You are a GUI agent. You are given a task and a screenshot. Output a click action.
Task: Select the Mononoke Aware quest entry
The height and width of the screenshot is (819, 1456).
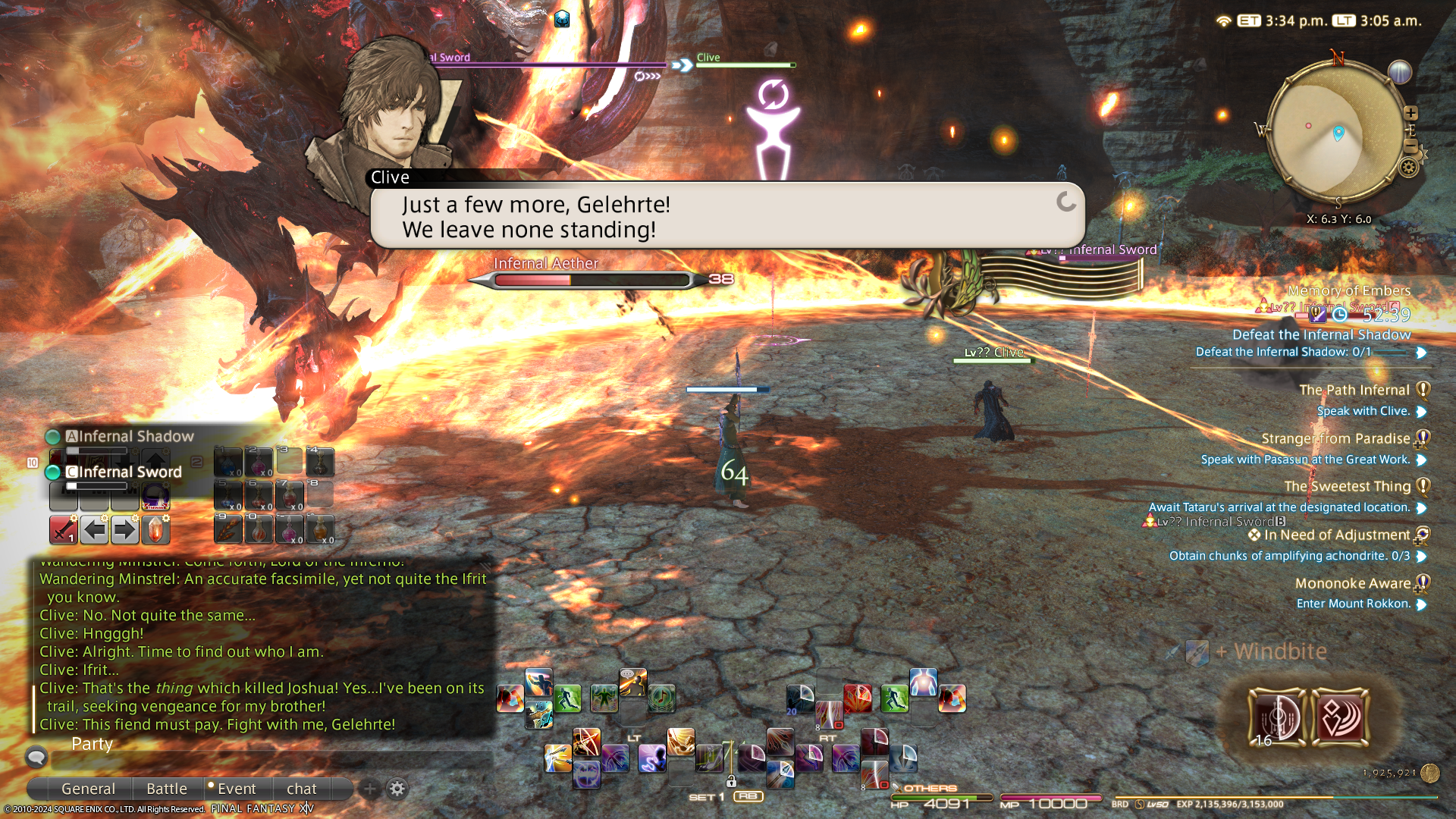pyautogui.click(x=1352, y=583)
